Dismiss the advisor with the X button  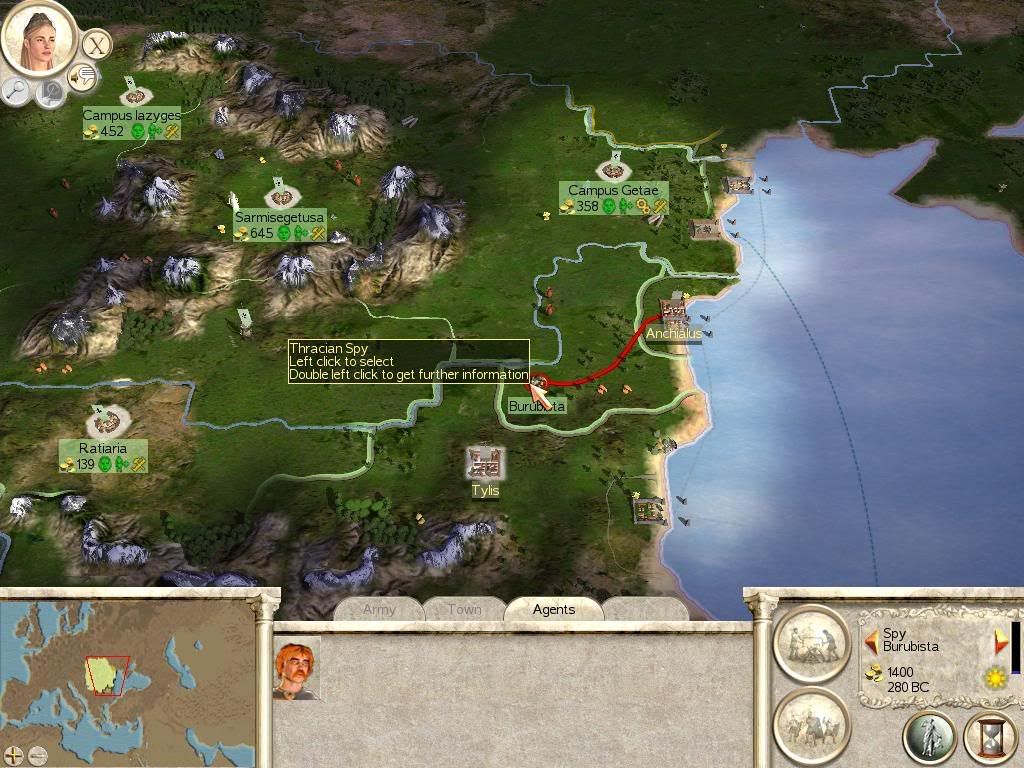pos(95,44)
